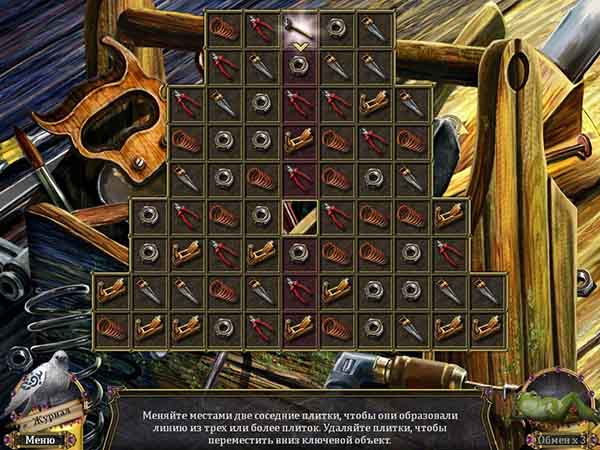This screenshot has height=450, width=600.
Task: Use the Обмен x3 swap button
Action: pyautogui.click(x=557, y=438)
